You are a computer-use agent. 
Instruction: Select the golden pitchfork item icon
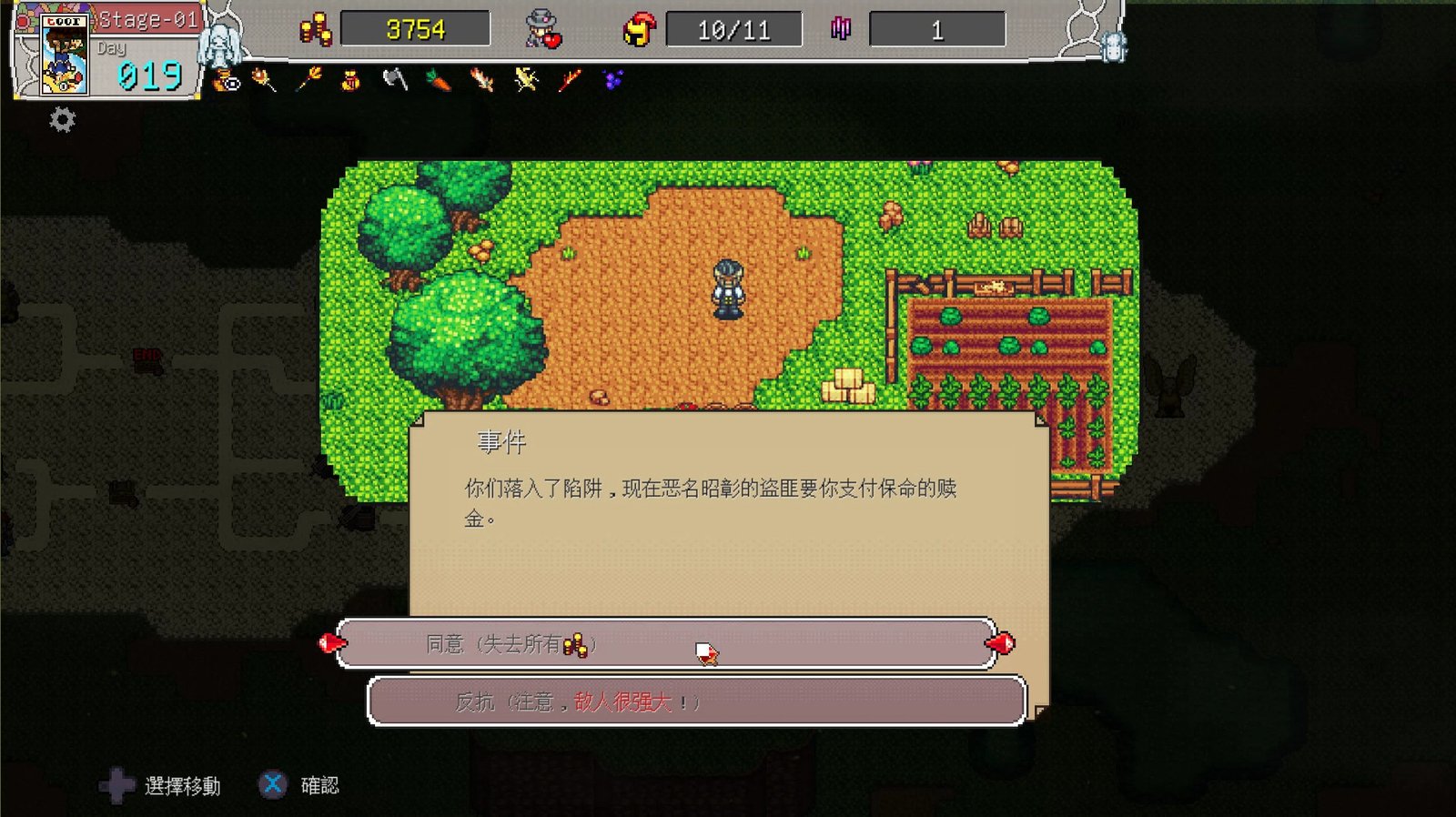click(314, 79)
